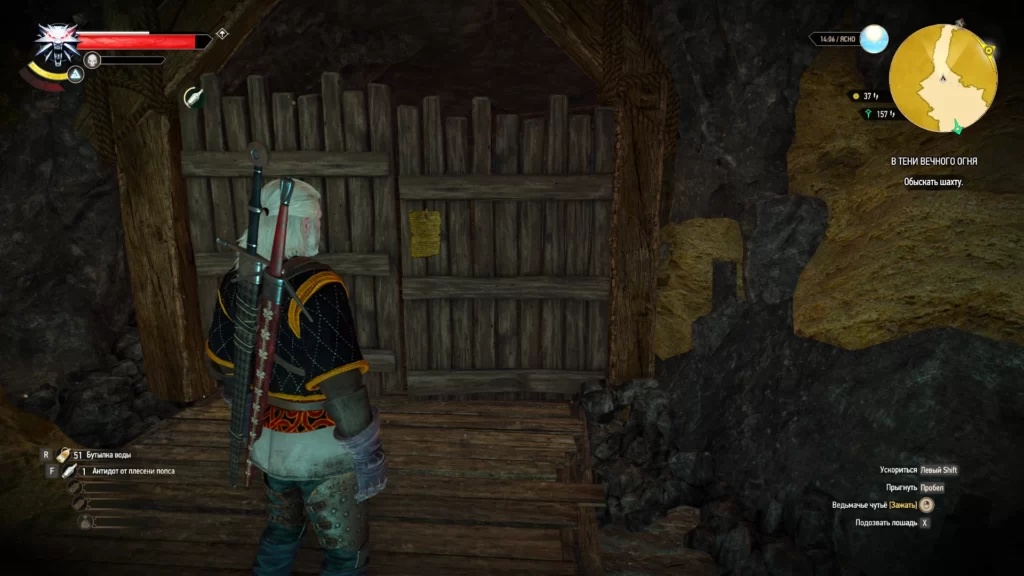Select the Aard sign icon

tap(75, 75)
